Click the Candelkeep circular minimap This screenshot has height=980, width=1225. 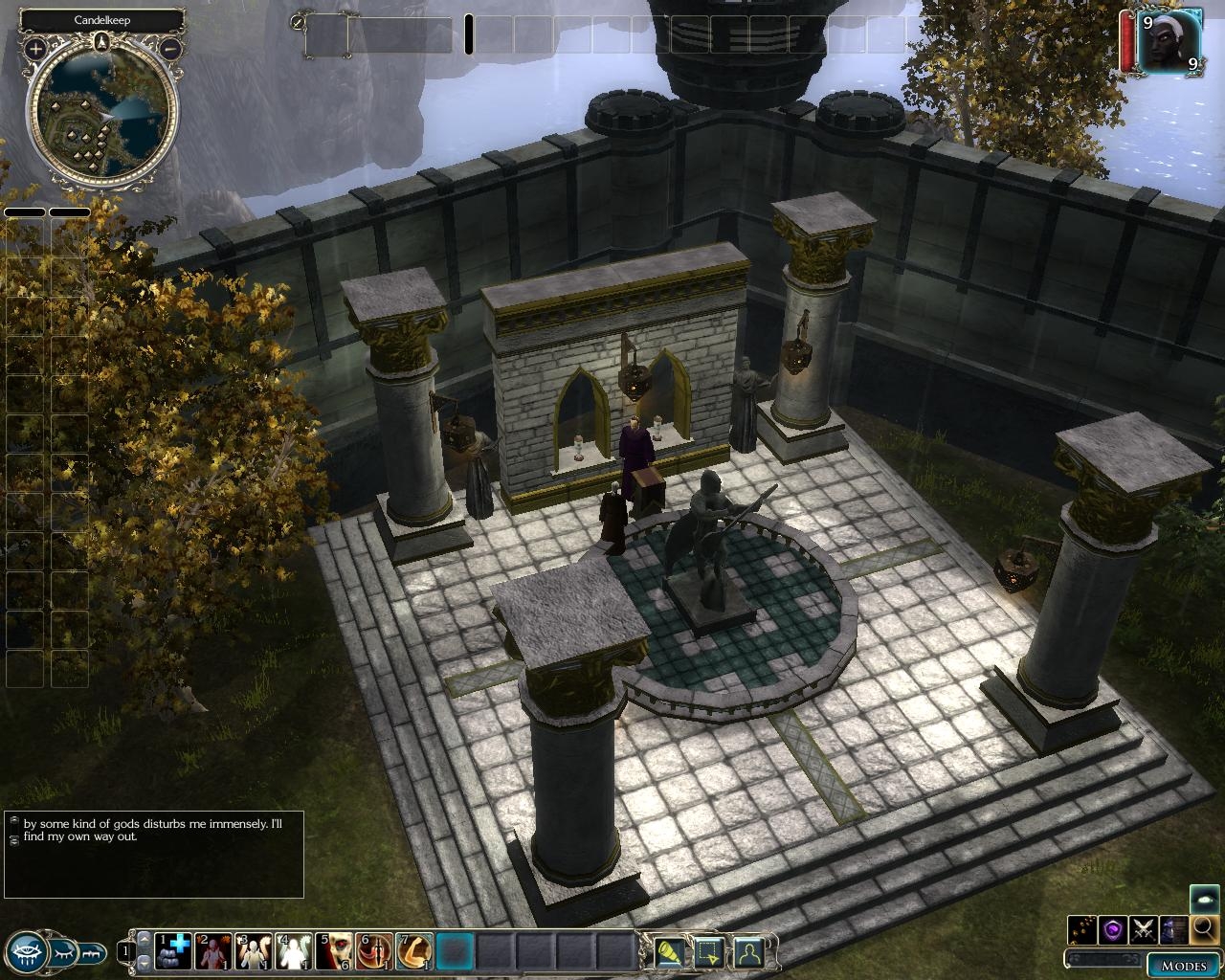click(x=102, y=113)
